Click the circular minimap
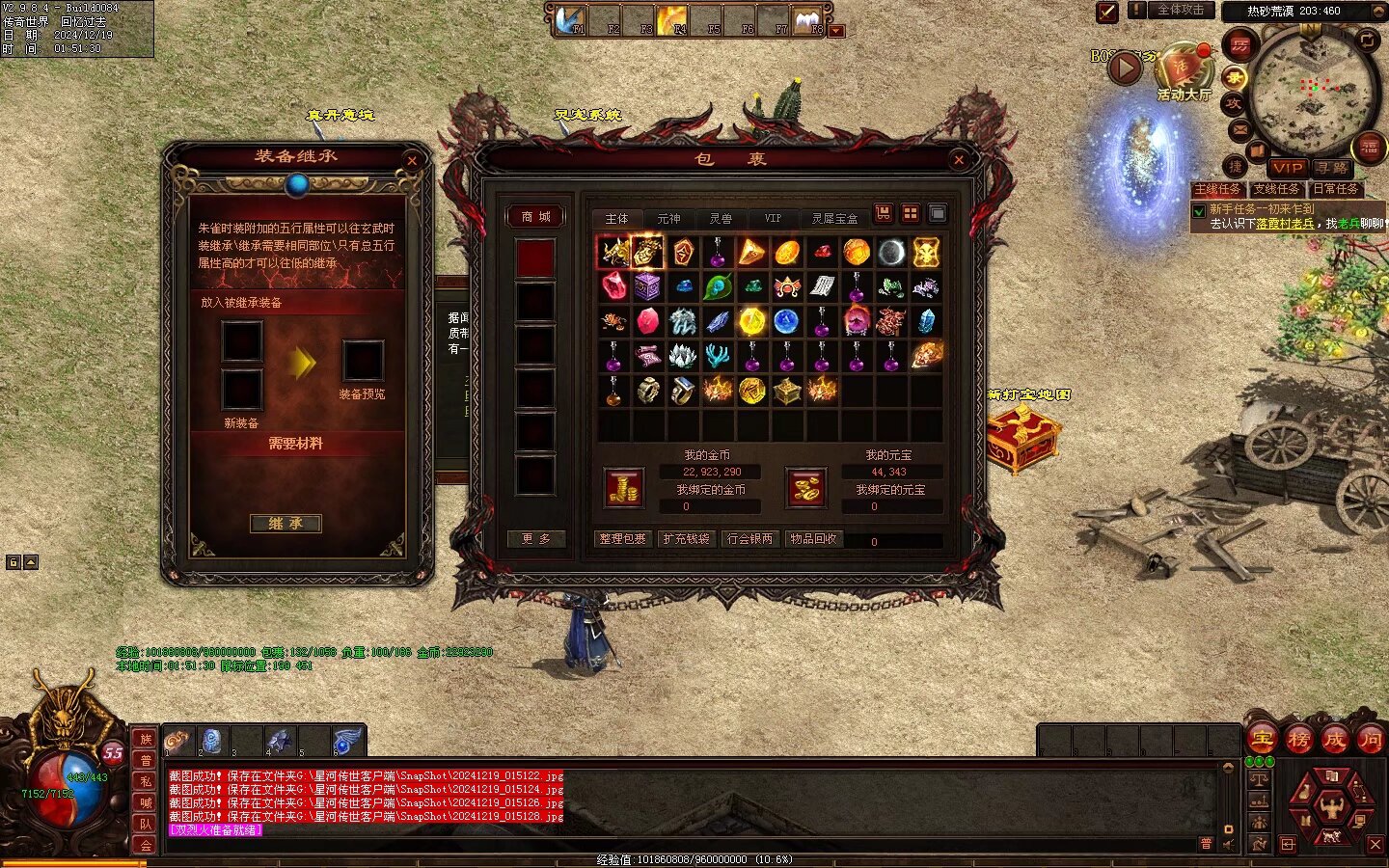The image size is (1389, 868). tap(1312, 92)
